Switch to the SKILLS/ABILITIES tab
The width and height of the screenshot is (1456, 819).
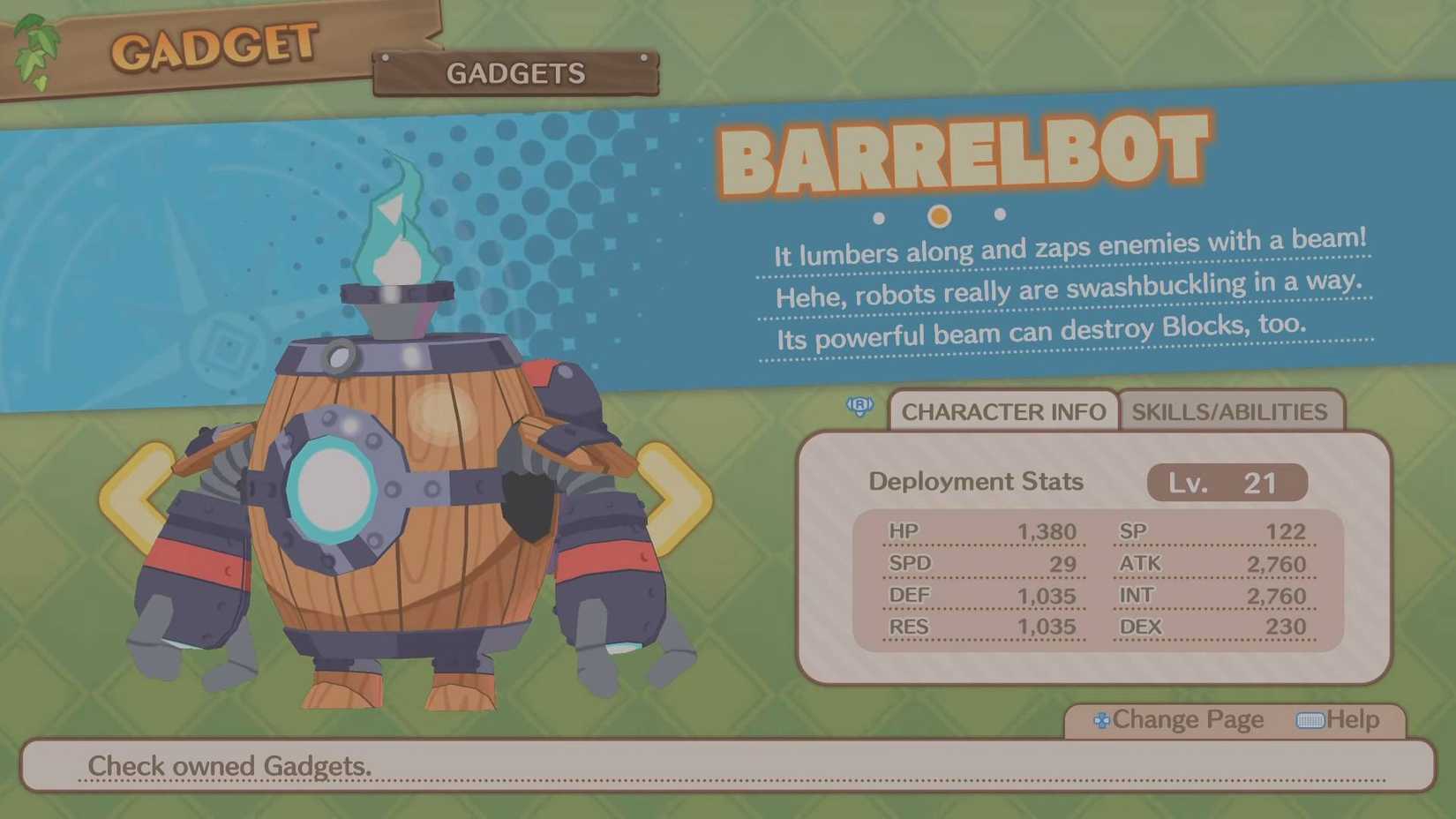click(1231, 411)
